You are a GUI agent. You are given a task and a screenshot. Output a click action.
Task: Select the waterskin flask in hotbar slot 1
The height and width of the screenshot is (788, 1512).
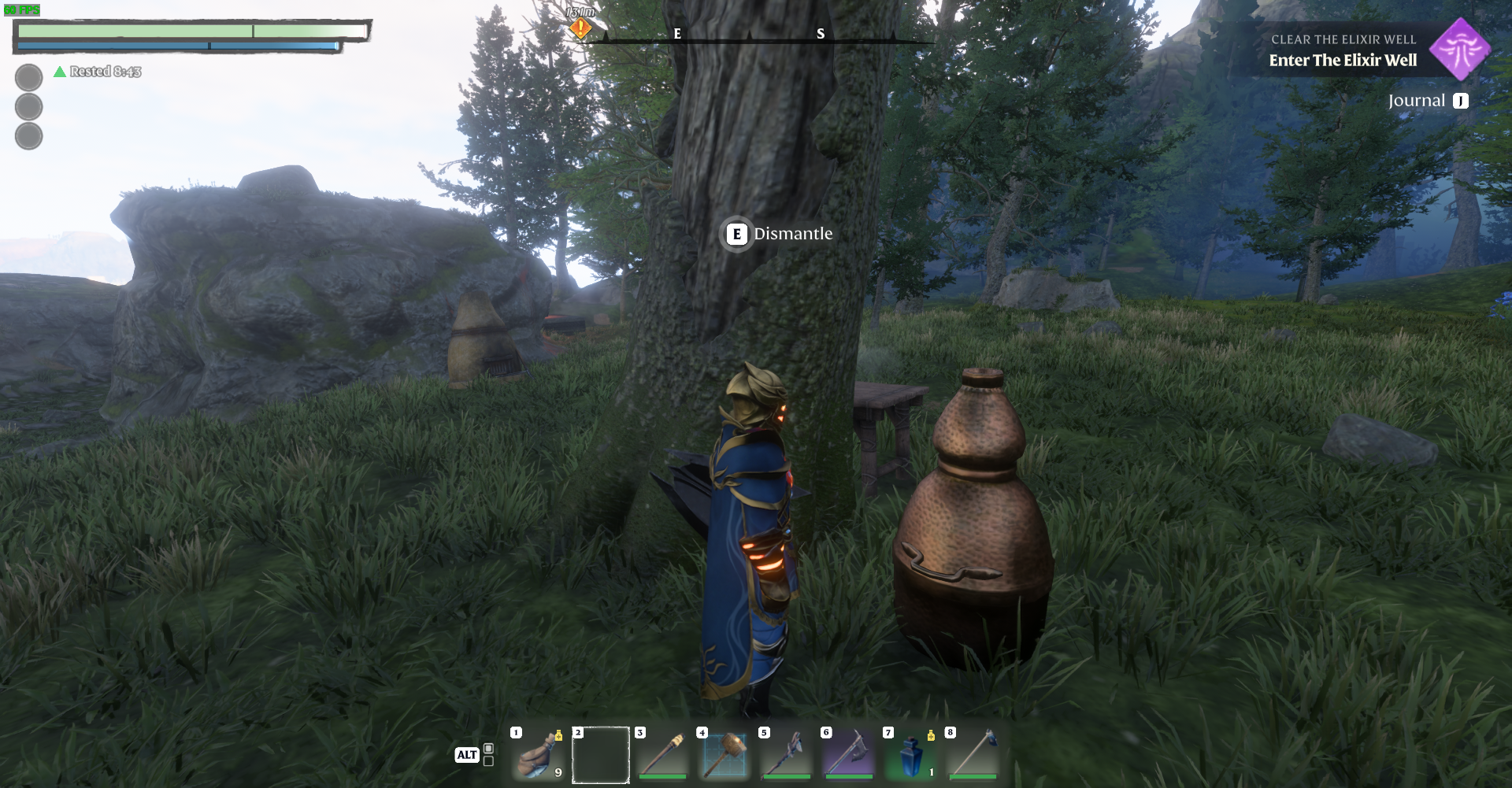[x=539, y=755]
